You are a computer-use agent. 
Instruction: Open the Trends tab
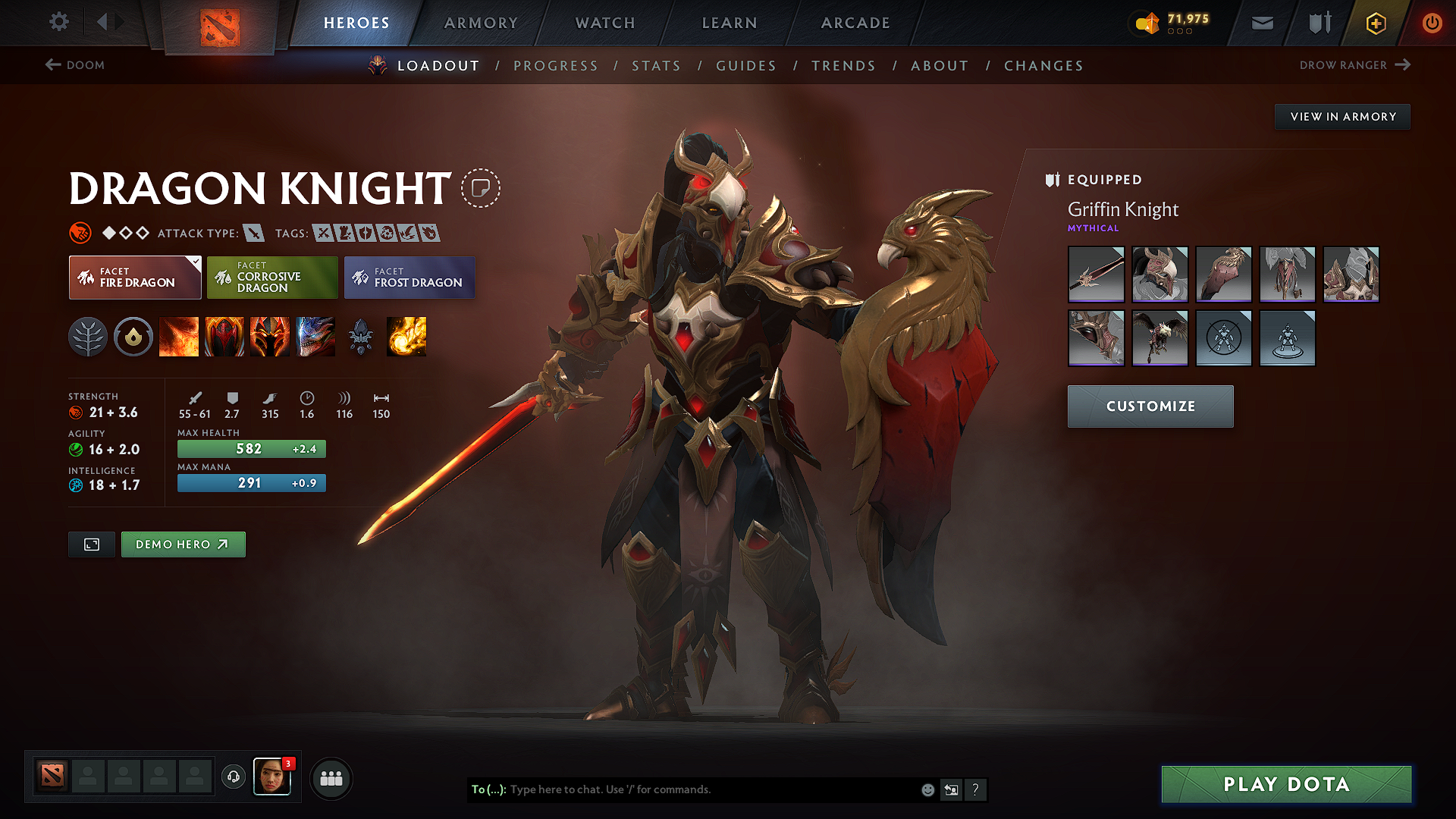(843, 66)
